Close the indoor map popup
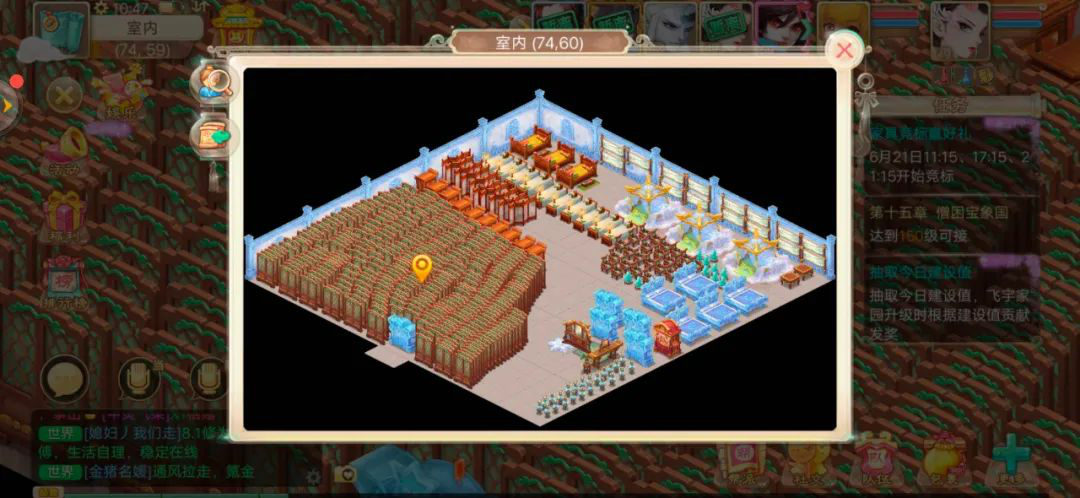Viewport: 1080px width, 498px height. point(845,49)
